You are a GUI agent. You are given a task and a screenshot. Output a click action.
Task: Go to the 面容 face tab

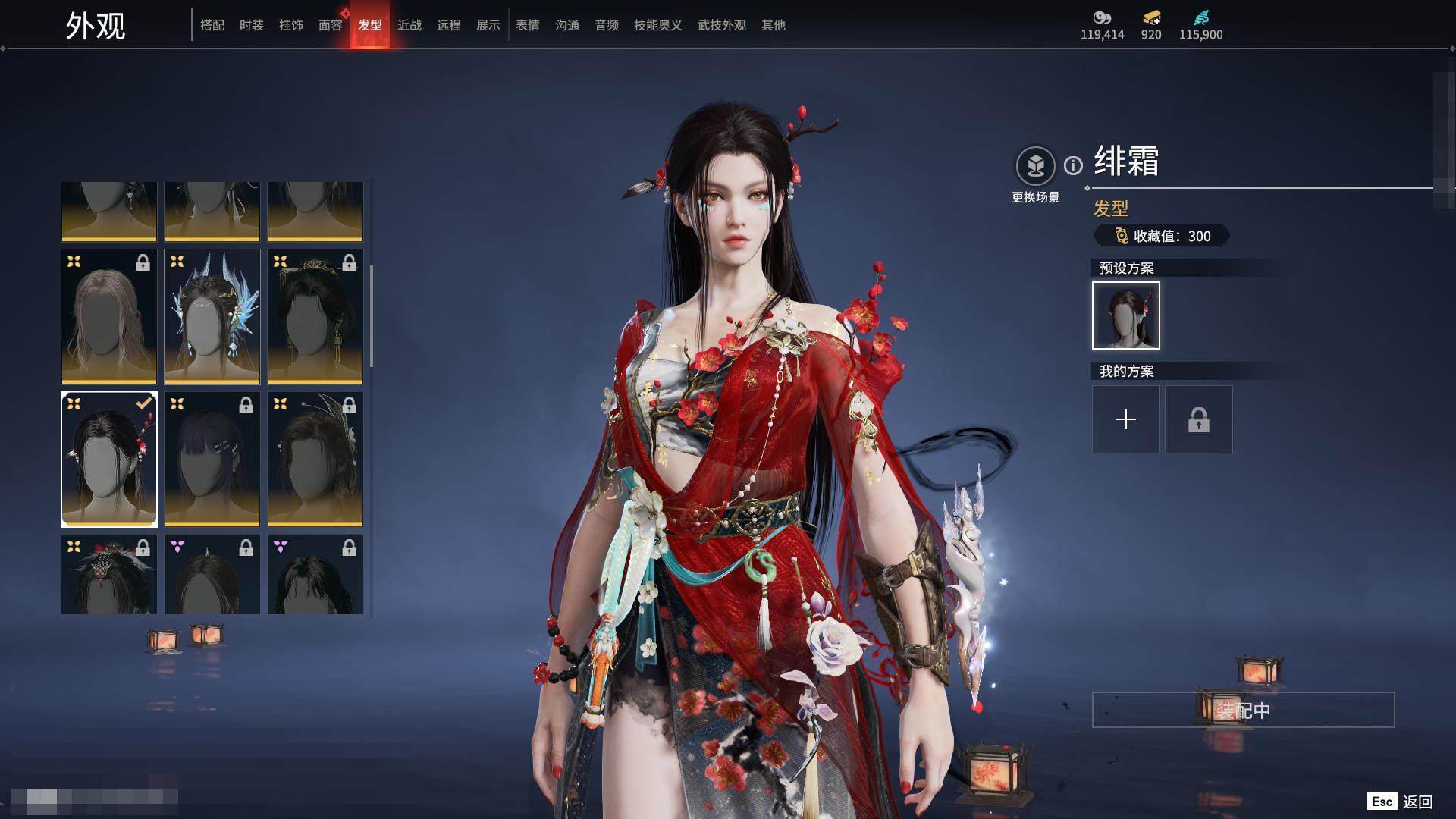331,25
